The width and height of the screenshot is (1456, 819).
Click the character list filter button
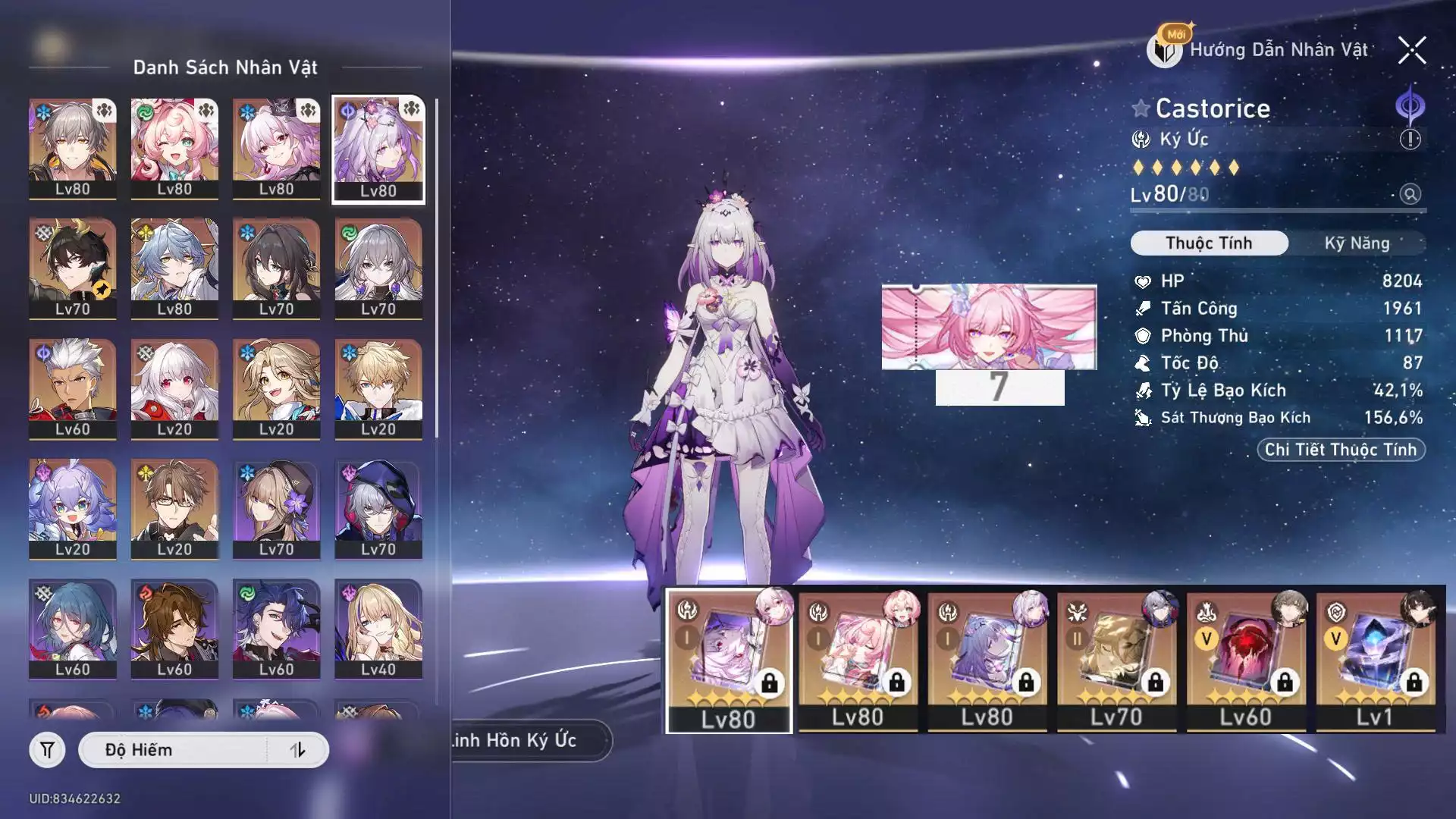click(47, 750)
